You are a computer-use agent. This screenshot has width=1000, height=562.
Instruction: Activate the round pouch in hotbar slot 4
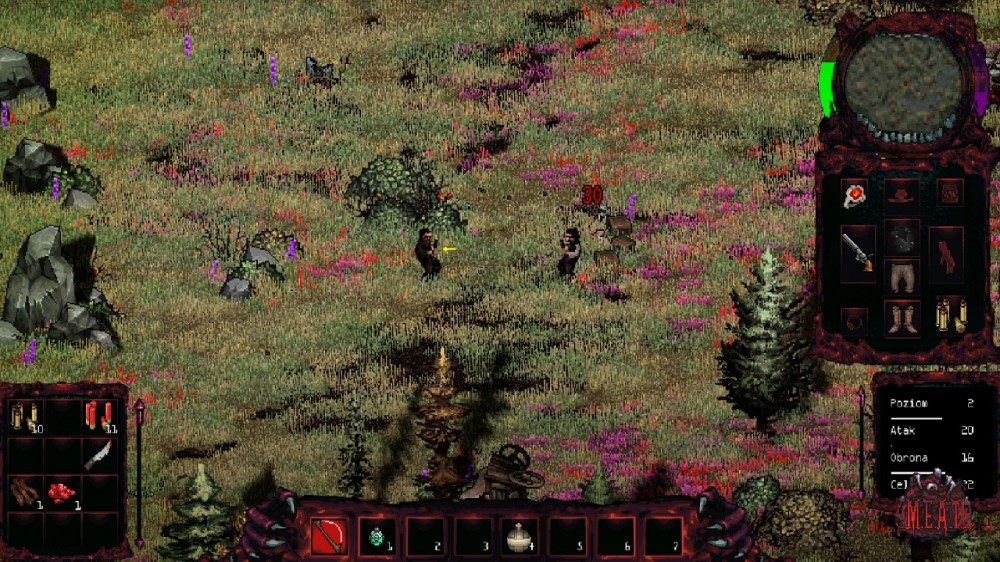coord(520,536)
